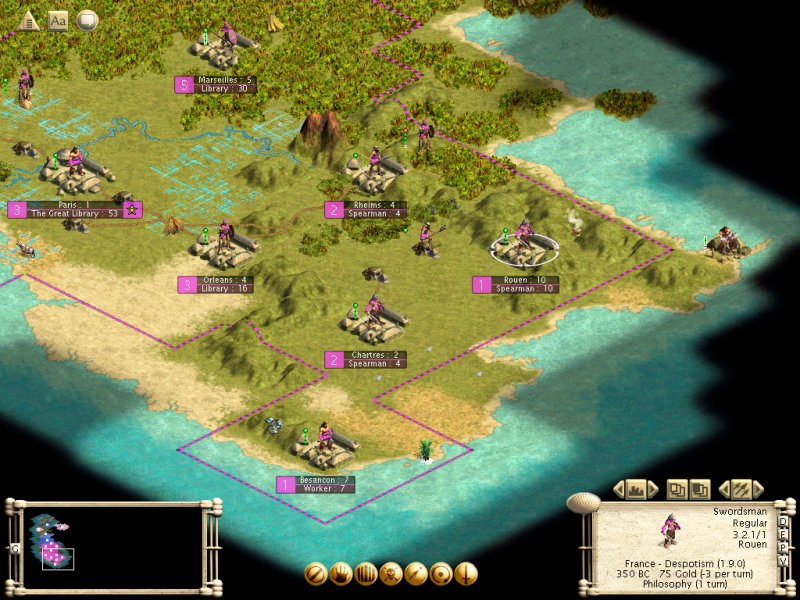The height and width of the screenshot is (600, 800).
Task: Click the 'E' button on info box
Action: click(782, 534)
